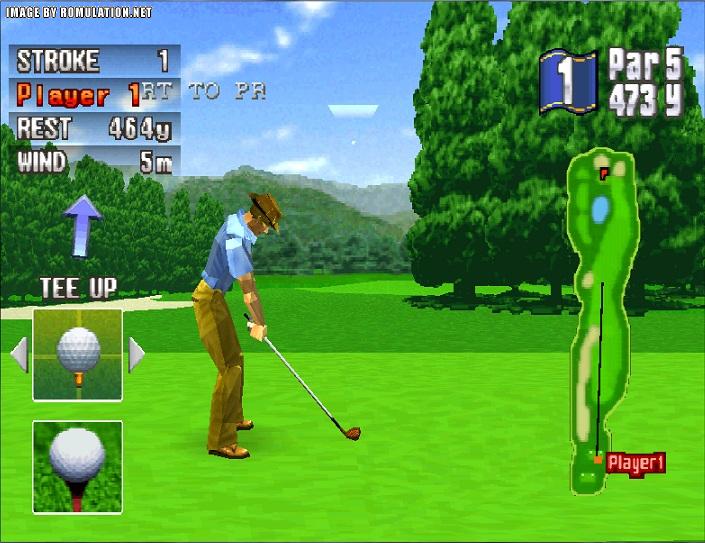705x543 pixels.
Task: Click the blue wind direction arrow
Action: click(84, 220)
